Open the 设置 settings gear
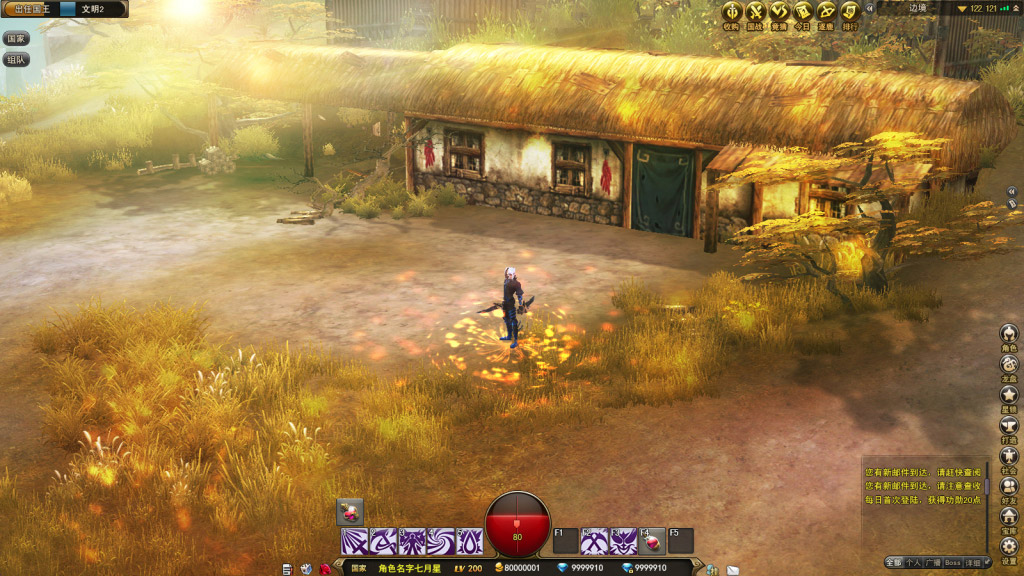This screenshot has height=576, width=1024. (1009, 547)
